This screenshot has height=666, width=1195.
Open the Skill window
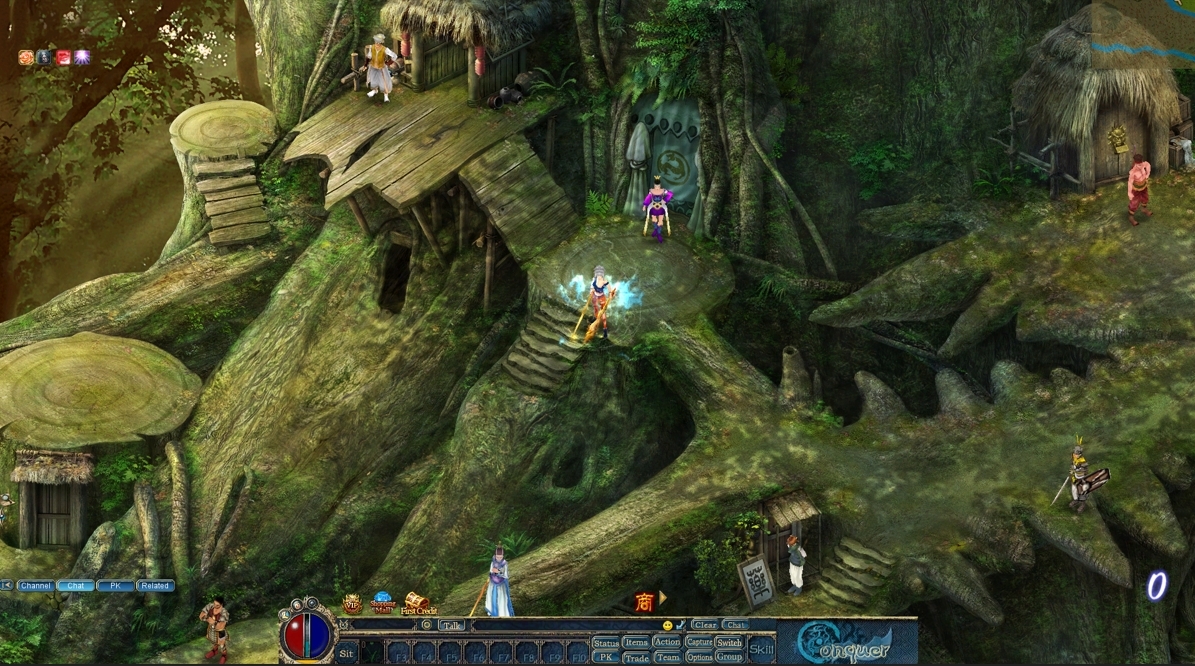click(x=761, y=649)
